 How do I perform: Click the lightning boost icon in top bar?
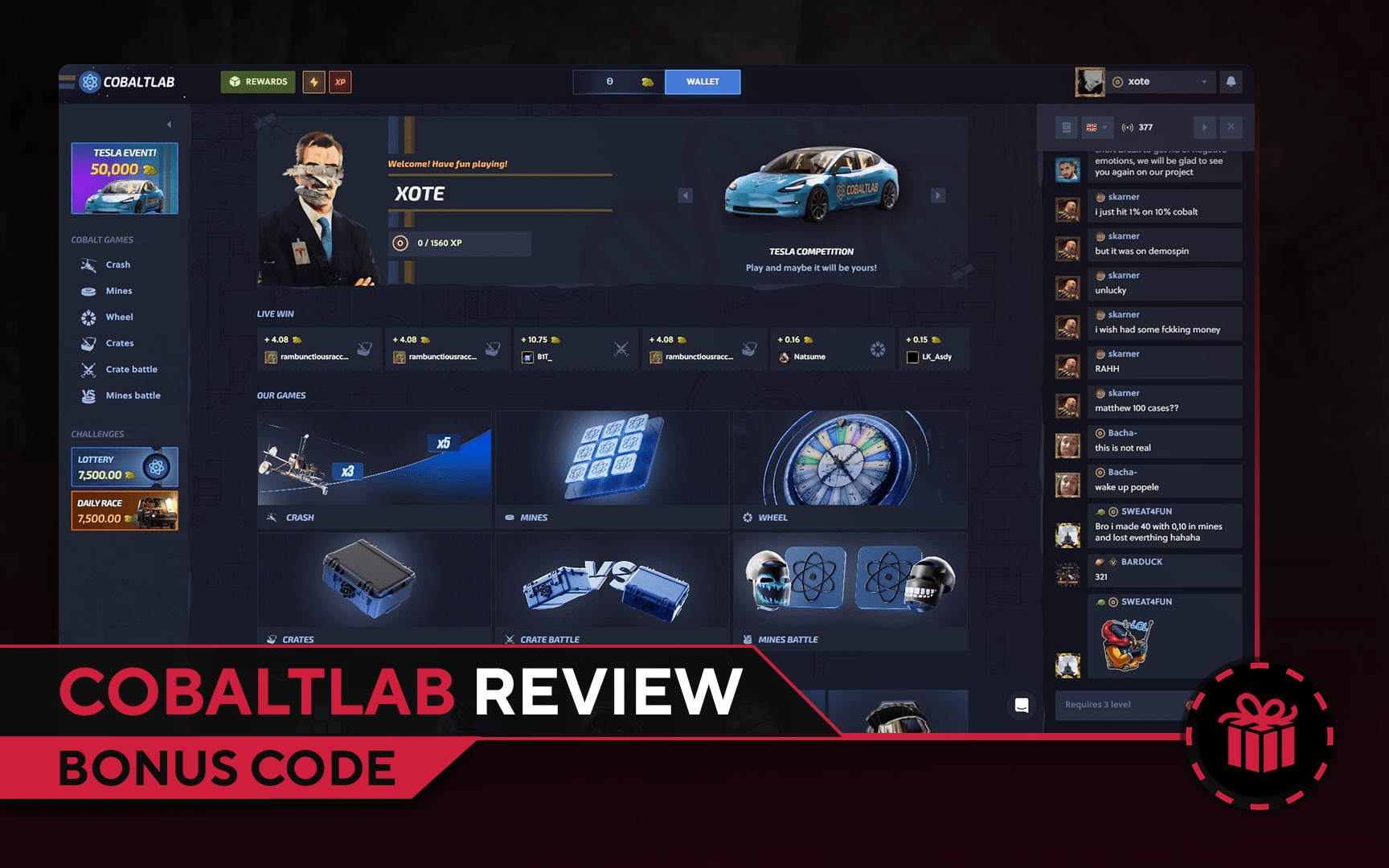click(x=313, y=81)
